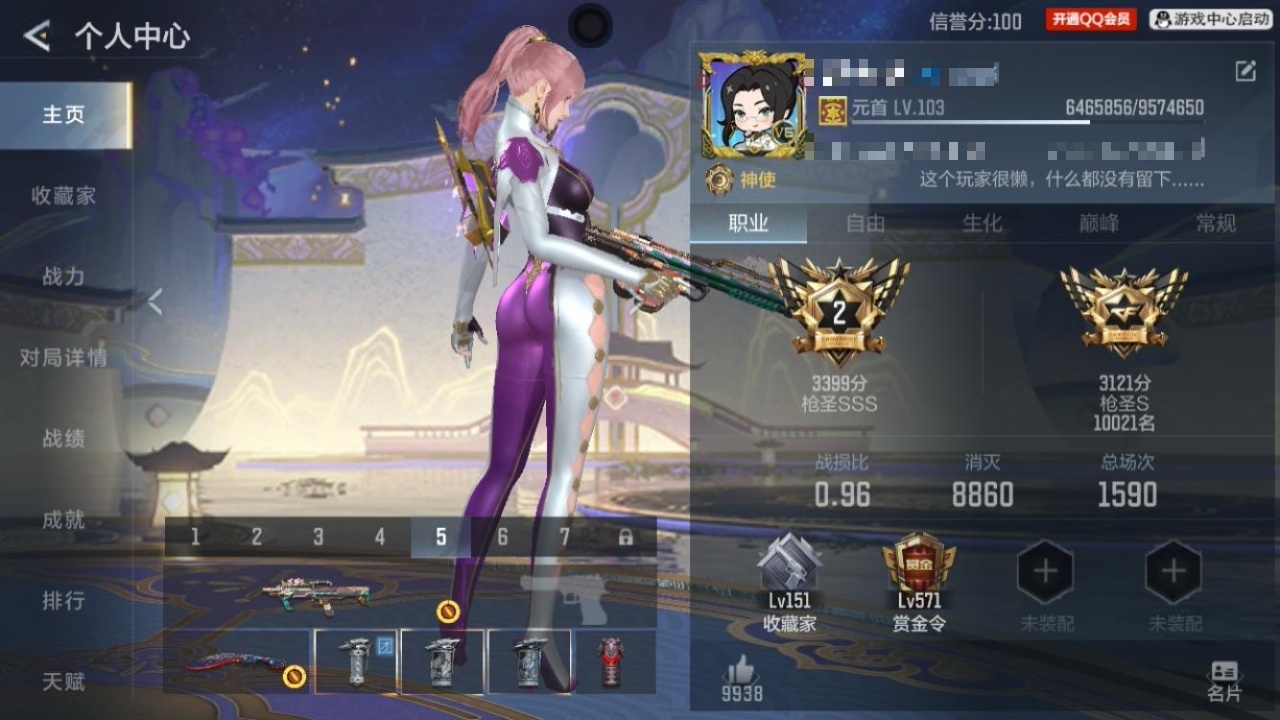The height and width of the screenshot is (720, 1280).
Task: Open the 天赋 talents page
Action: click(x=63, y=682)
